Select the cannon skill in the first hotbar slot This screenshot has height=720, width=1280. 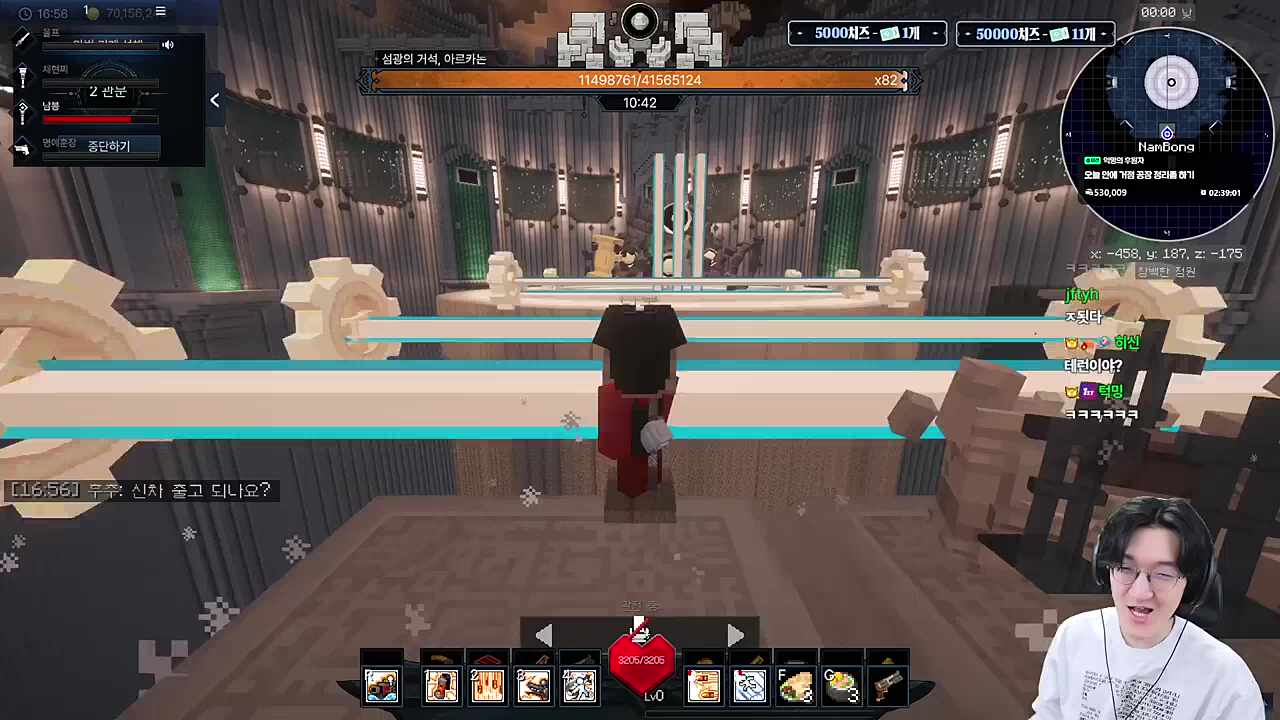coord(381,685)
